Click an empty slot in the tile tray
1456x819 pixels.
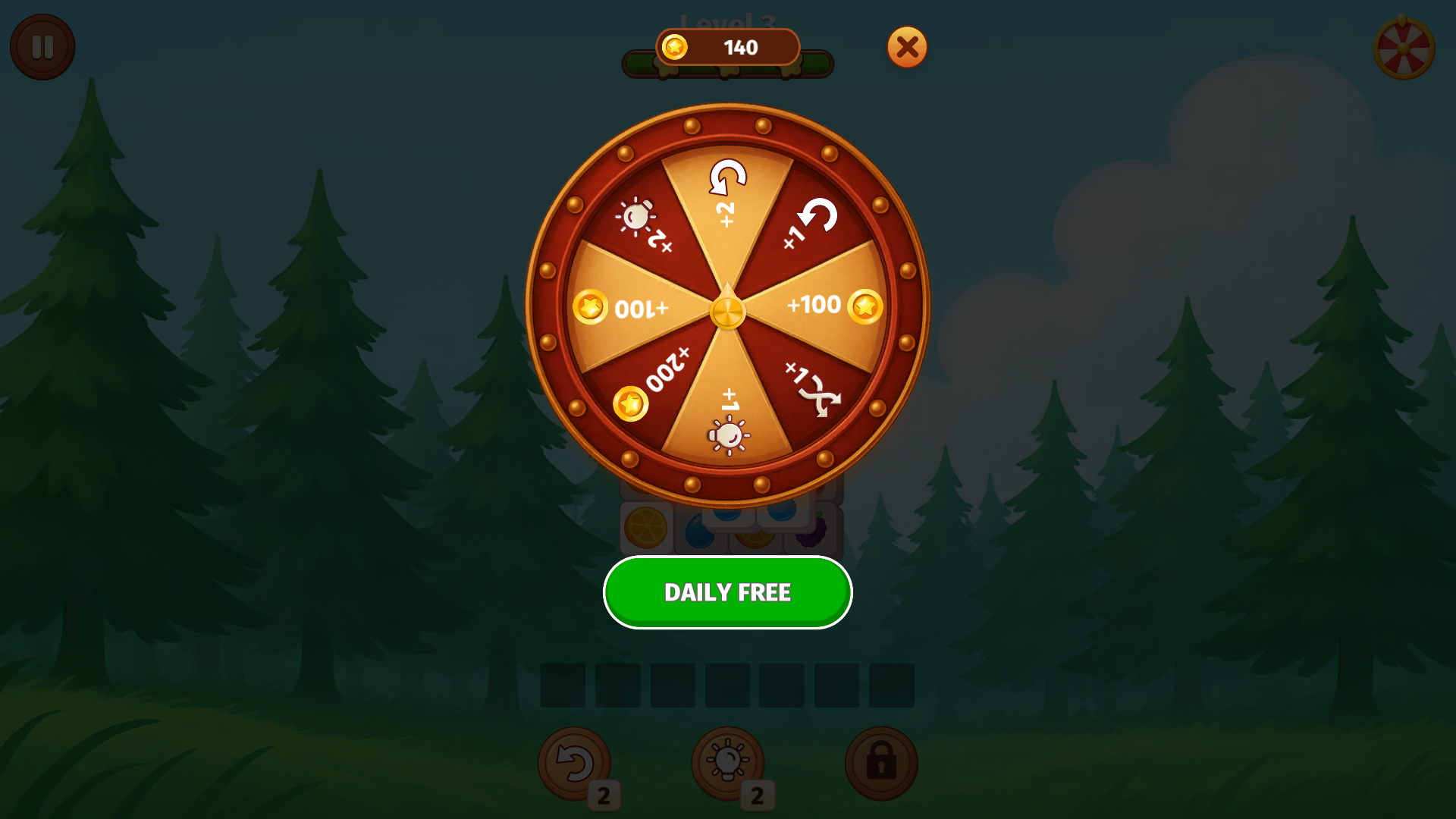tap(563, 686)
